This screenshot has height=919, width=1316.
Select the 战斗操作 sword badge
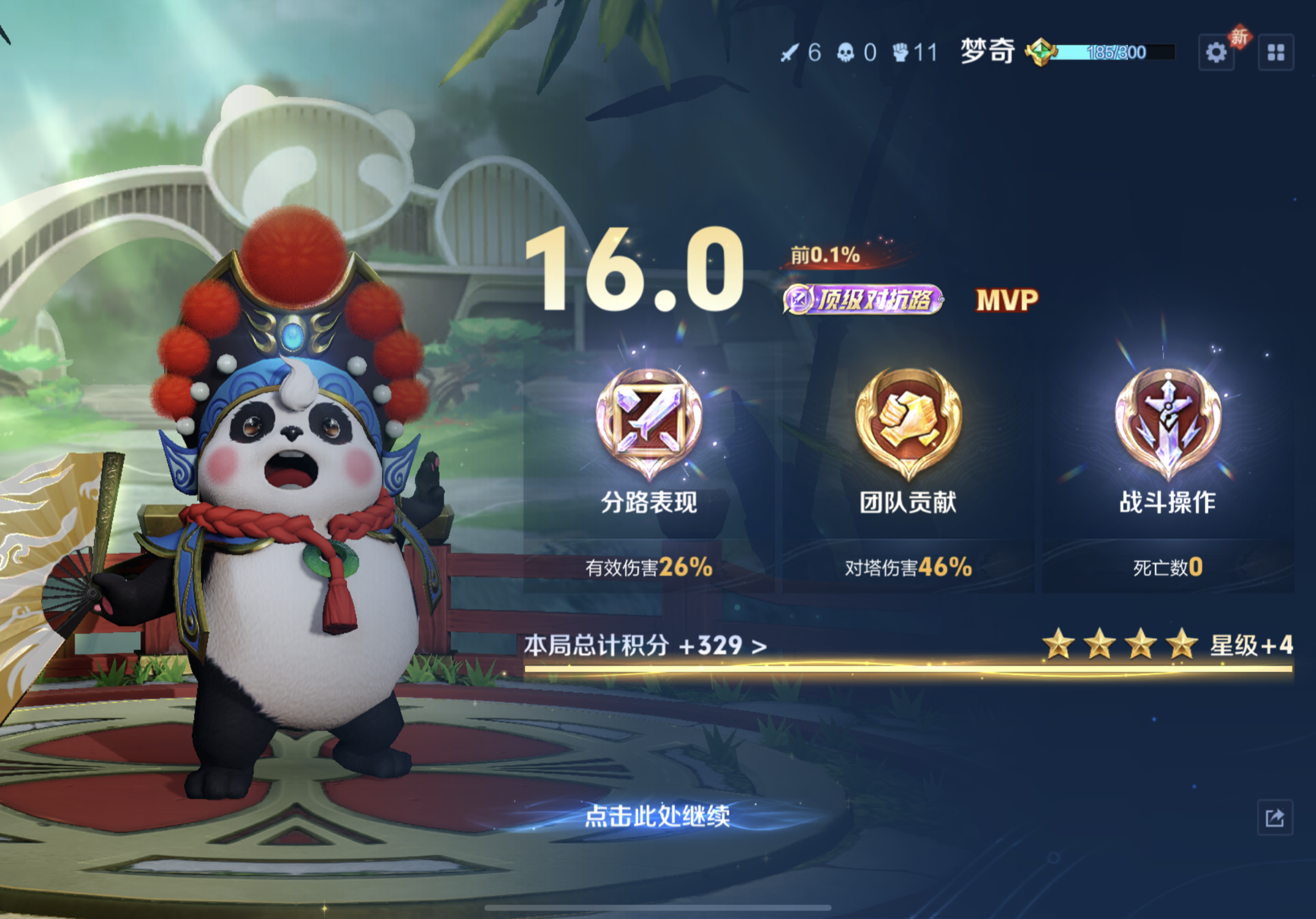pyautogui.click(x=1168, y=422)
